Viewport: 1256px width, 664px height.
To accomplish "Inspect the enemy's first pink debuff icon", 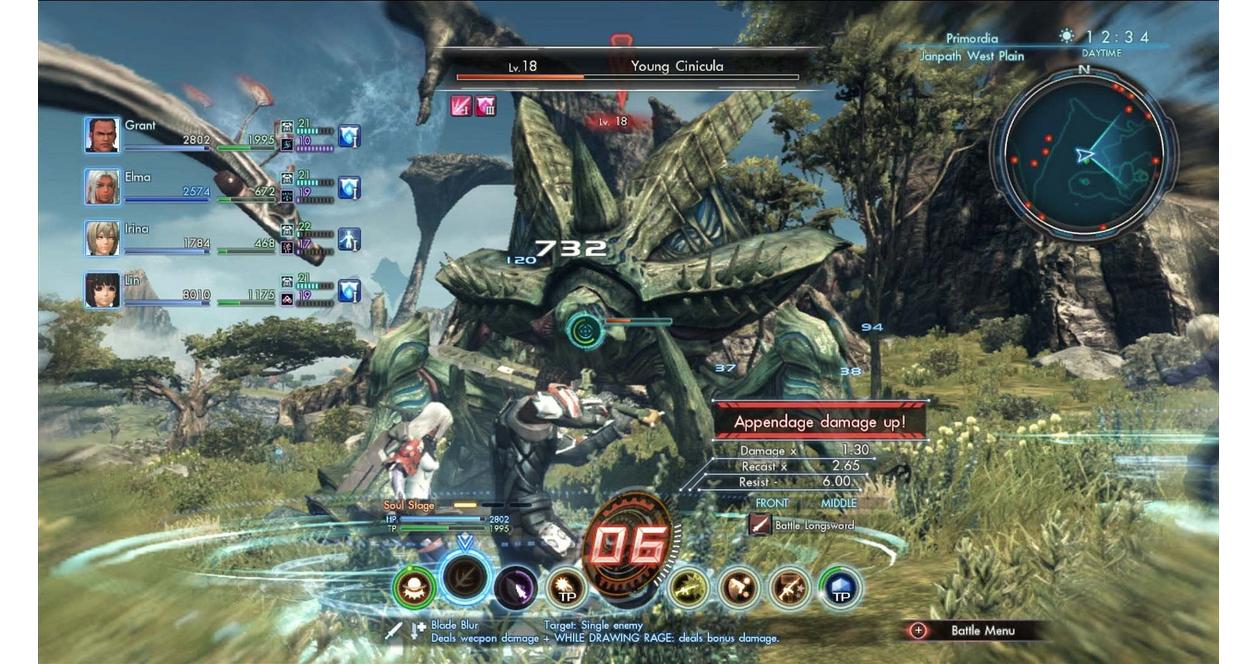I will [461, 106].
